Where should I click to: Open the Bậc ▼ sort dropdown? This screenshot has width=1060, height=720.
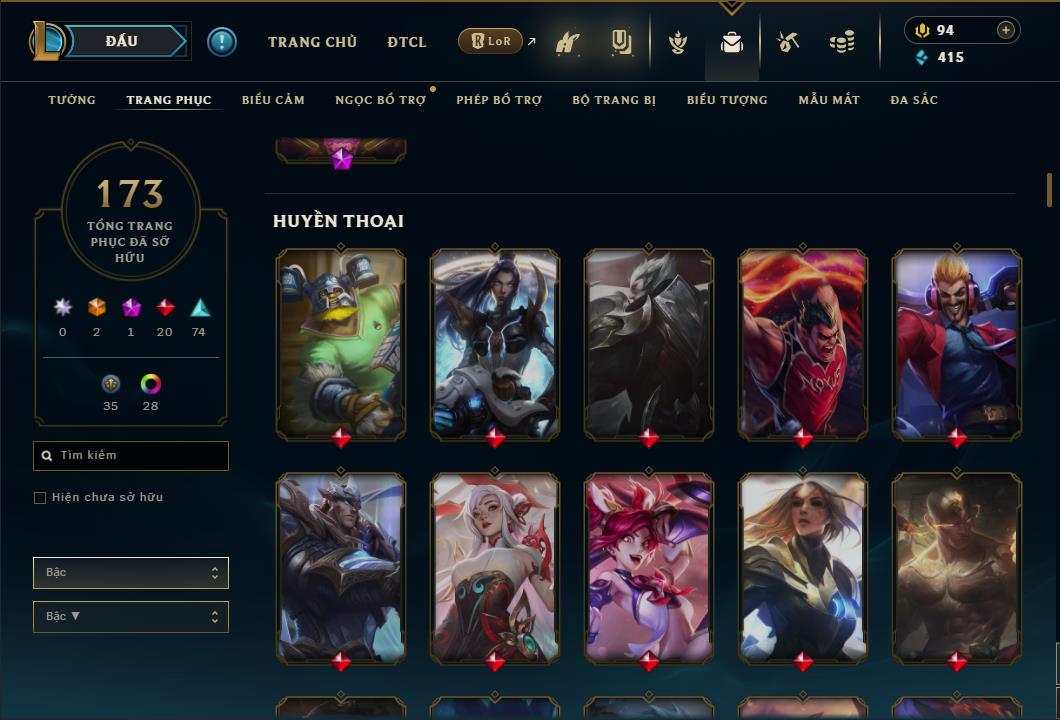pos(131,617)
